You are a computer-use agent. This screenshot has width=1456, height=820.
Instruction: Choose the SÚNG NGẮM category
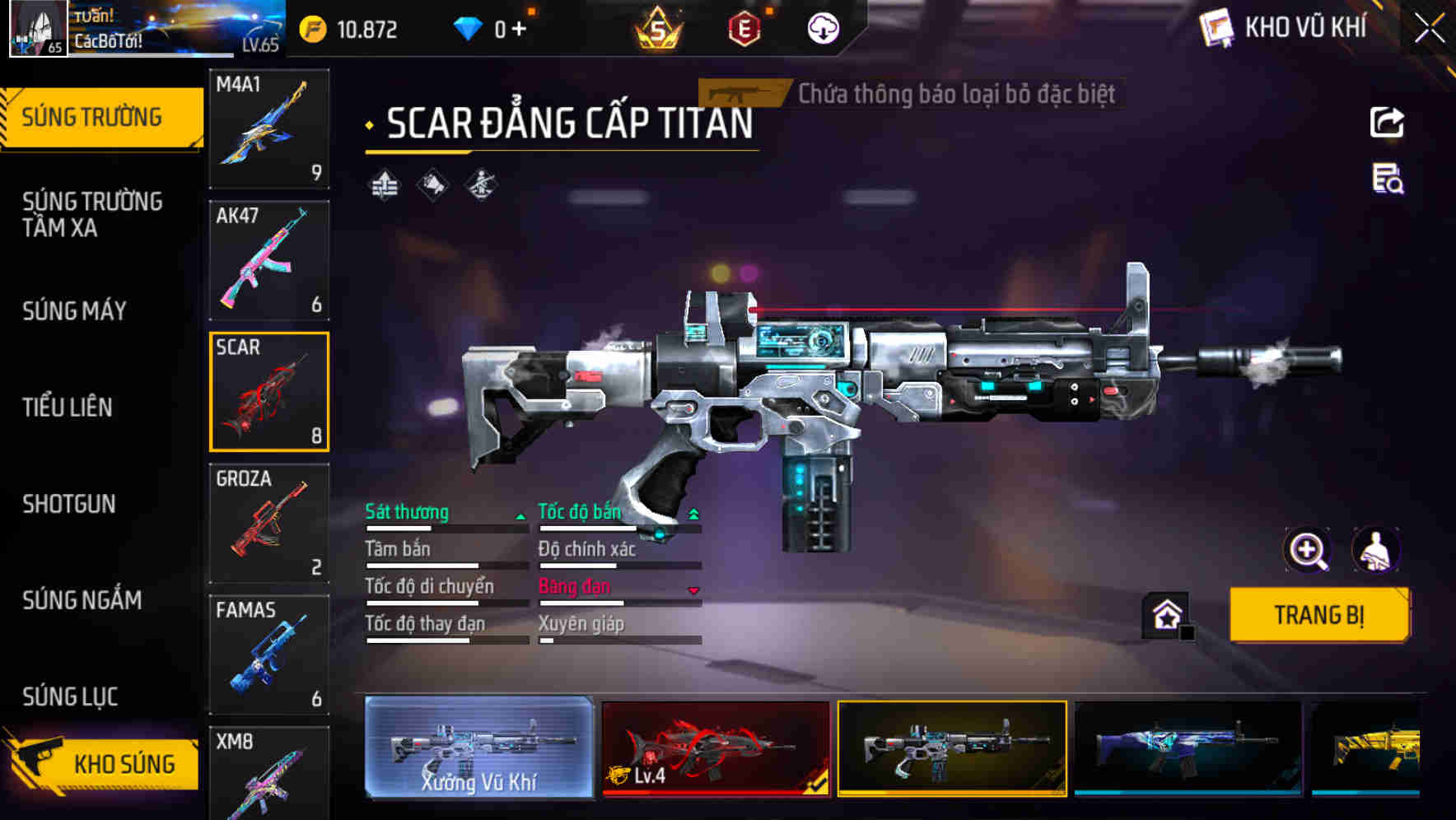point(82,600)
